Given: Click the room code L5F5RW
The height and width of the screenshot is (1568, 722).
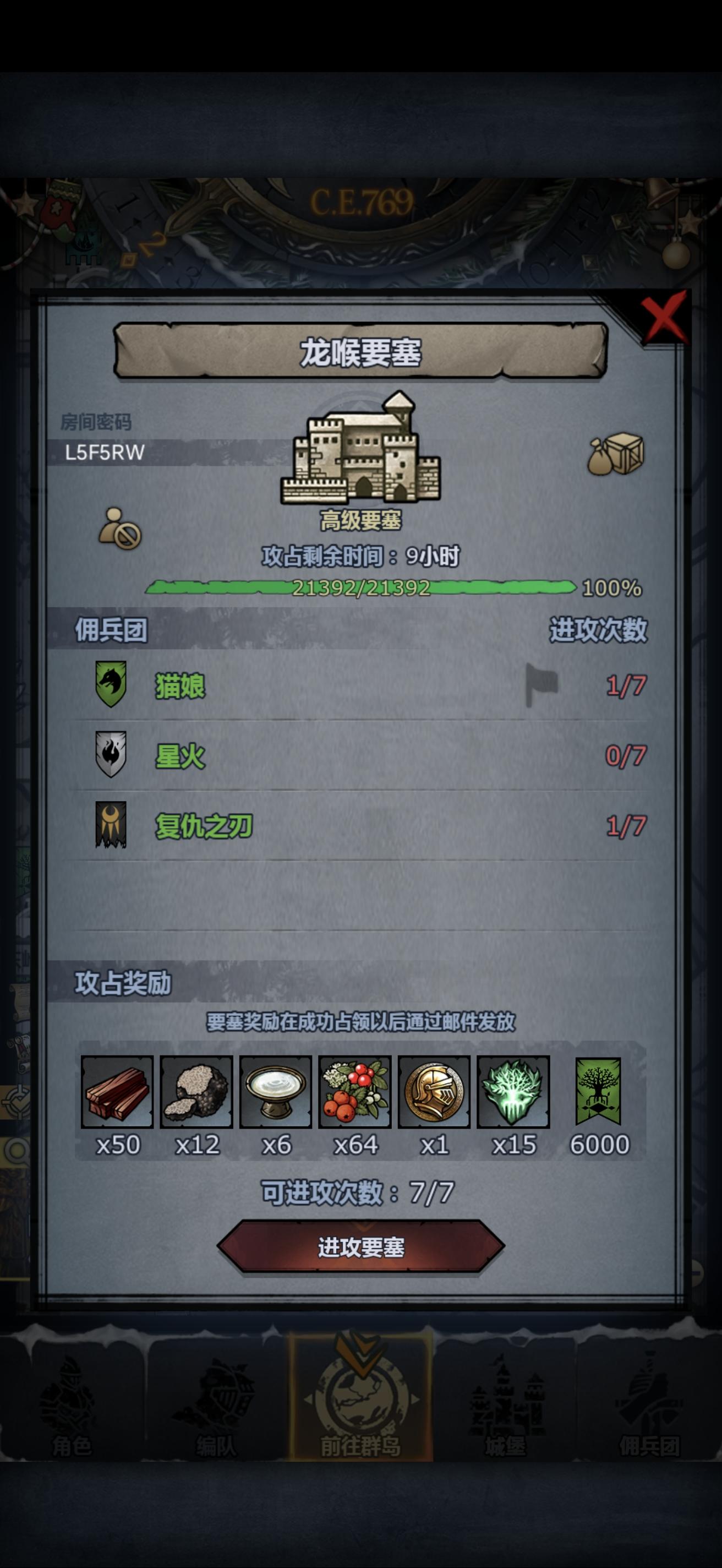Looking at the screenshot, I should click(x=105, y=452).
